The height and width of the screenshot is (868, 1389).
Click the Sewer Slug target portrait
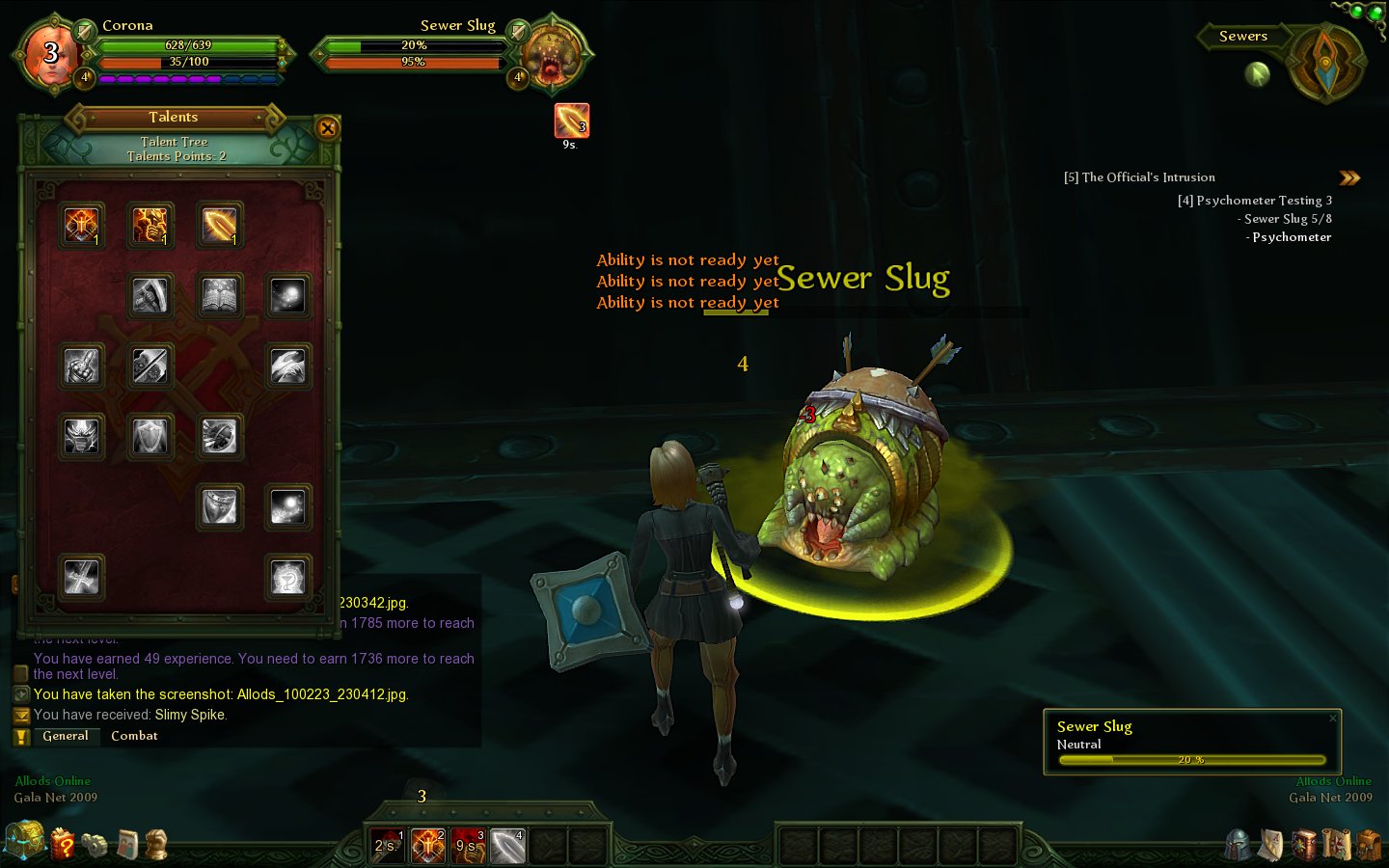coord(551,54)
